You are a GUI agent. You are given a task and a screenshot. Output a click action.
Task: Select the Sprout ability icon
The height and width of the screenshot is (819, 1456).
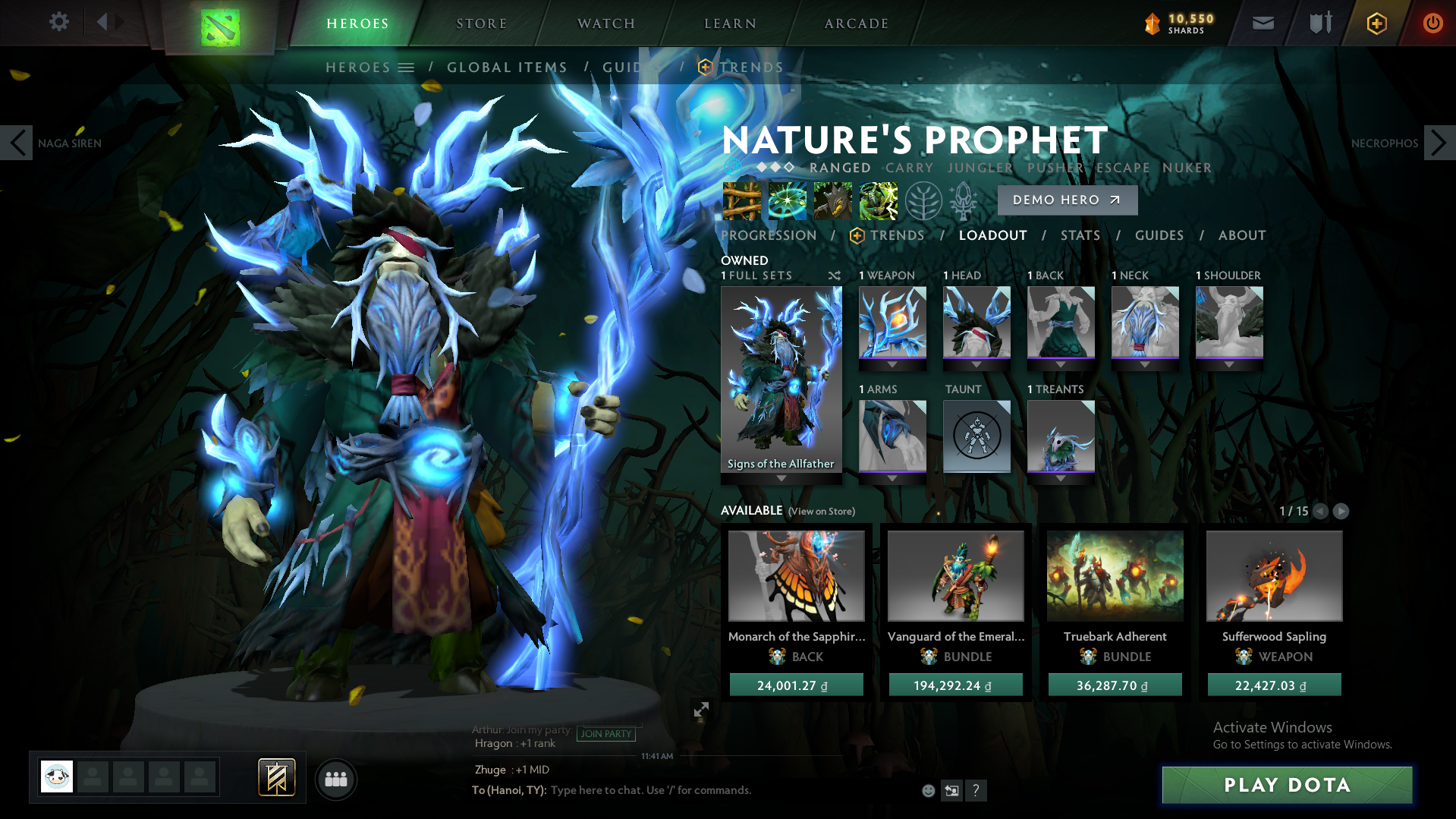click(741, 201)
